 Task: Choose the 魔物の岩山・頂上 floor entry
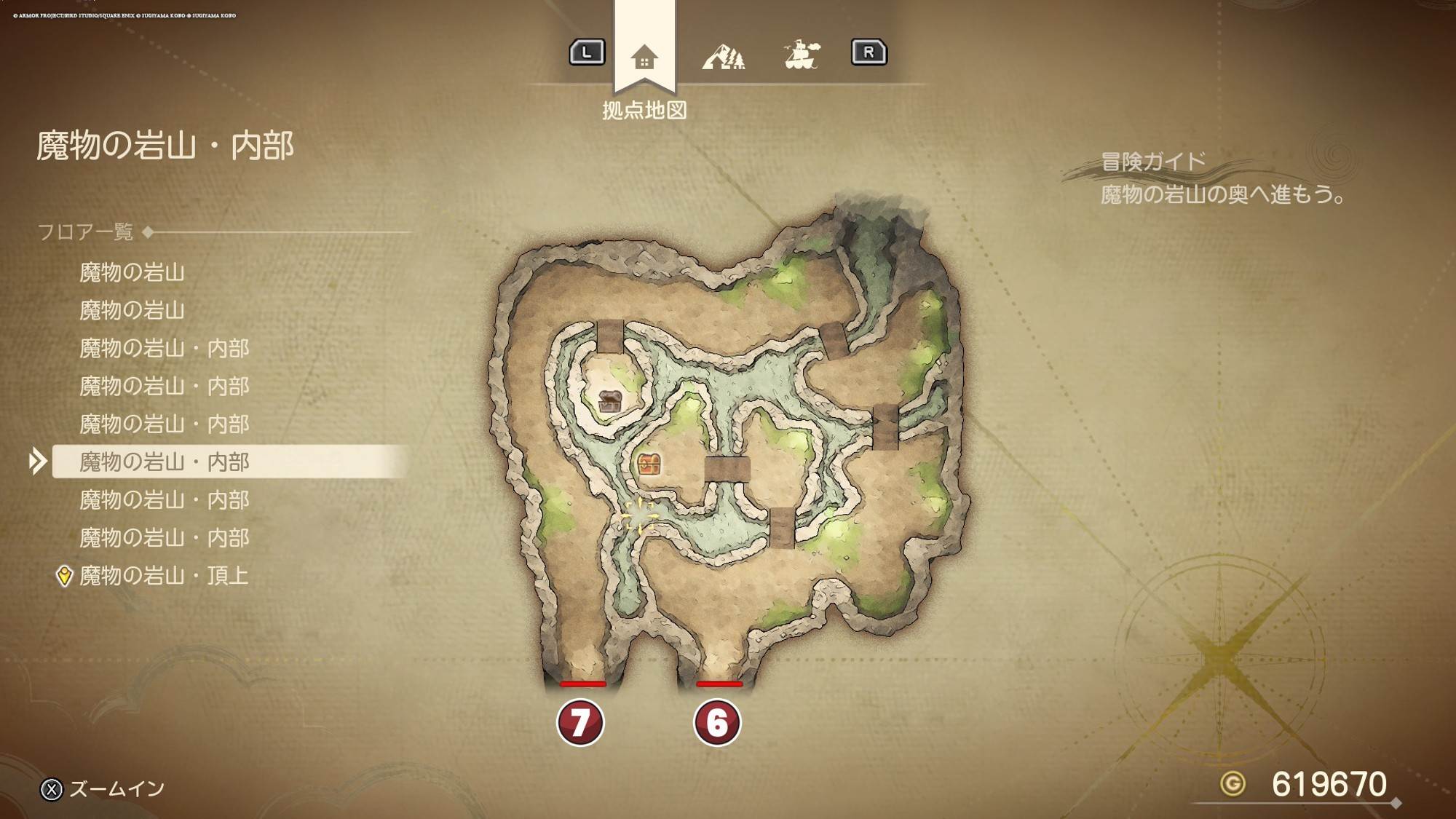click(x=164, y=576)
